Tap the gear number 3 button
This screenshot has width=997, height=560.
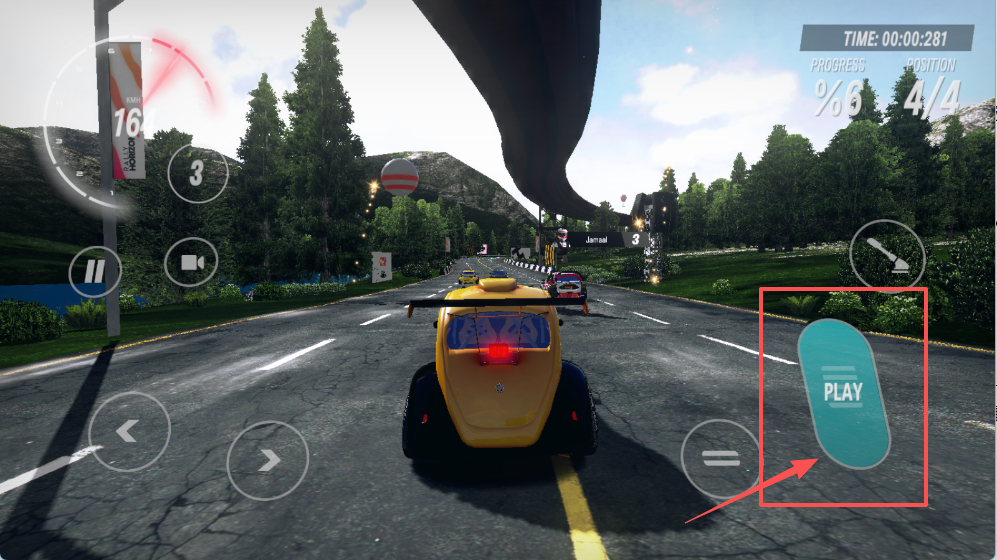tap(197, 173)
